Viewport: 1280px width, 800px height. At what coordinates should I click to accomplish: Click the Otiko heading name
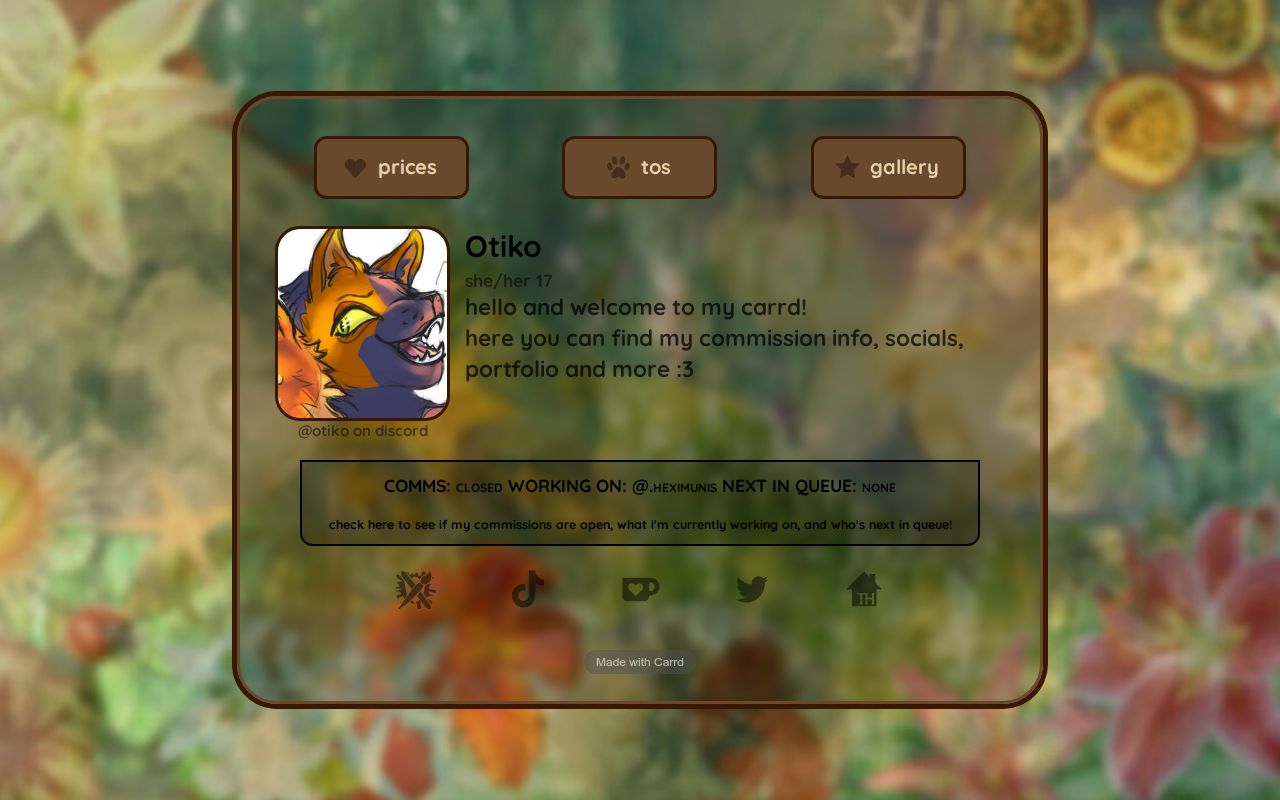502,247
